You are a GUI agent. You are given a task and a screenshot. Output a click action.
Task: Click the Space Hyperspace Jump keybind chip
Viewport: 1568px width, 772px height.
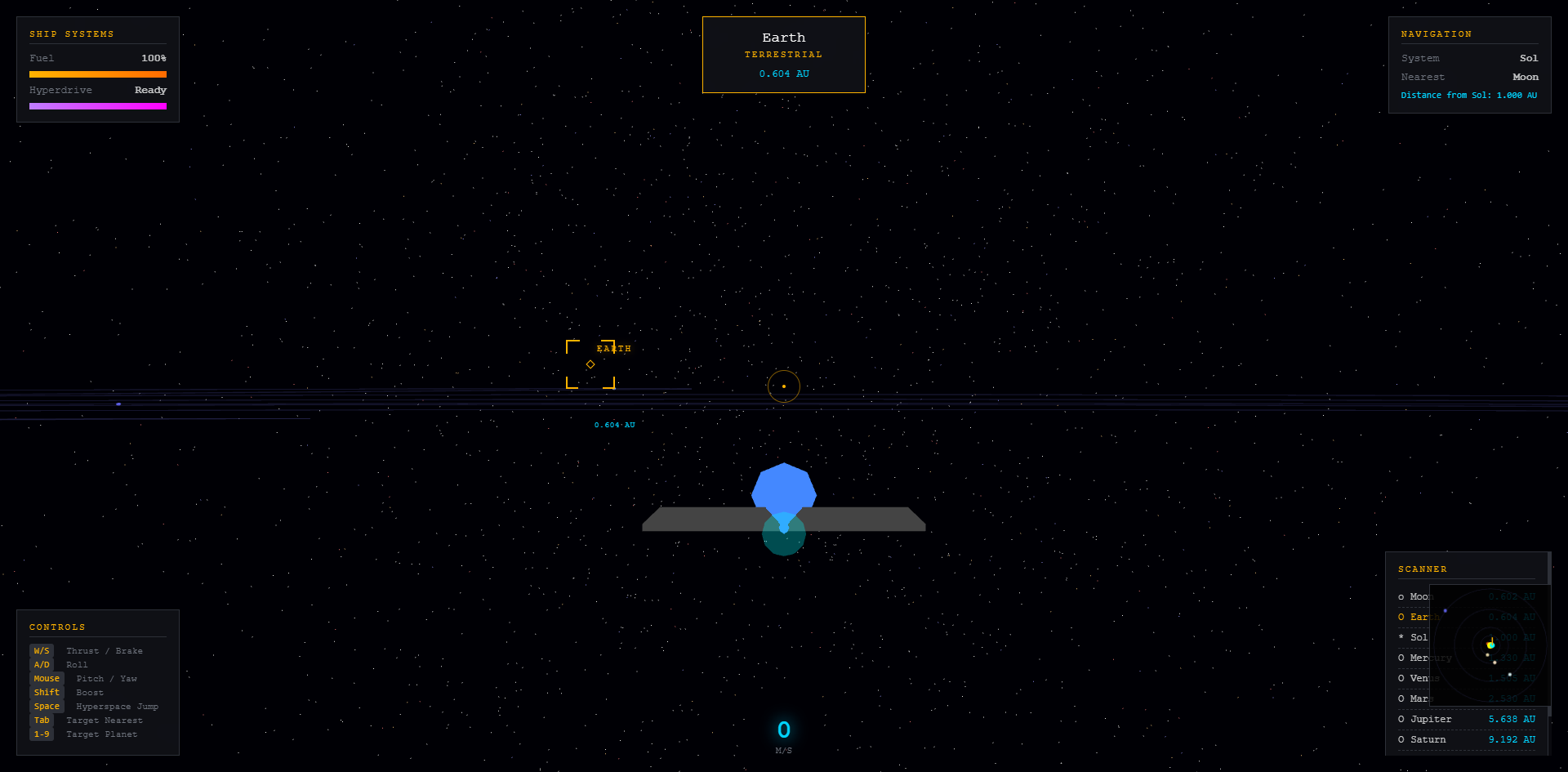click(47, 706)
